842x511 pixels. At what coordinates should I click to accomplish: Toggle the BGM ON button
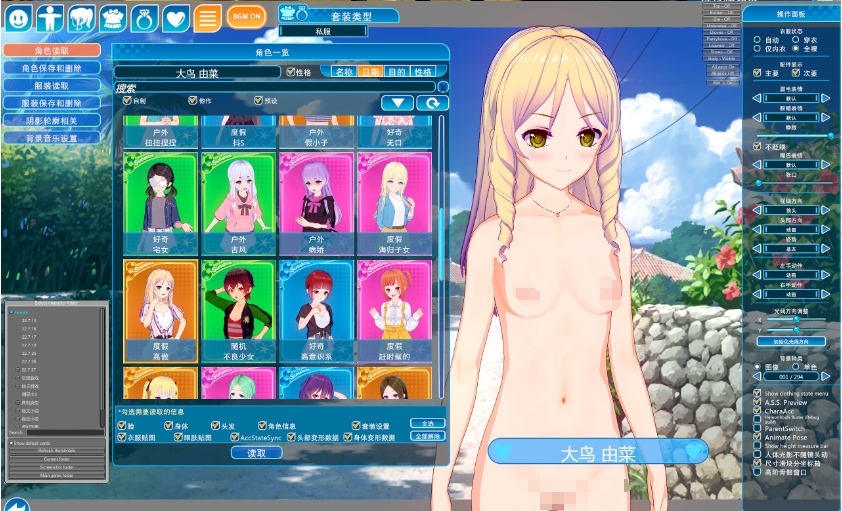246,16
